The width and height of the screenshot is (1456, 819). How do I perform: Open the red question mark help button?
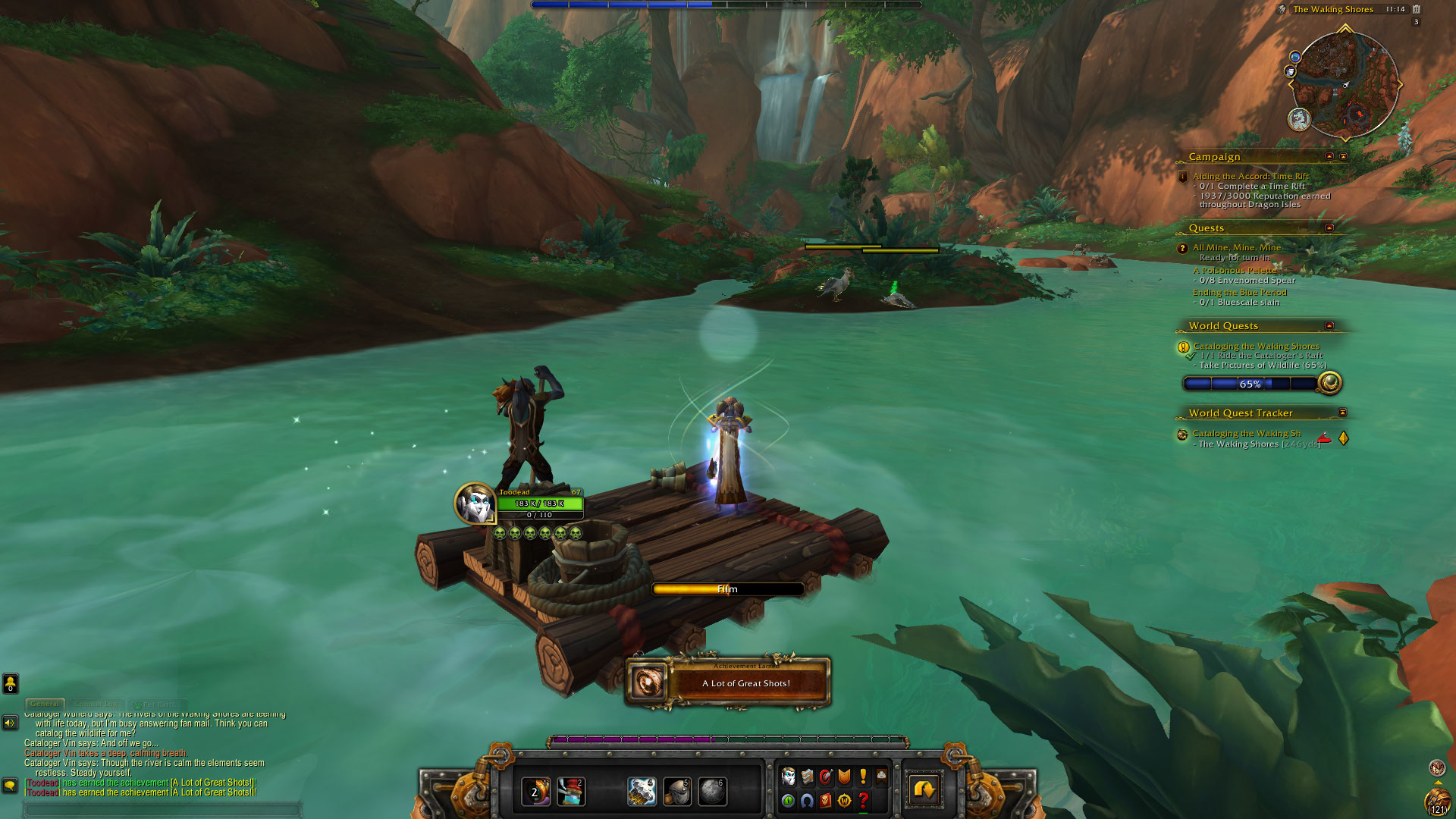coord(863,800)
